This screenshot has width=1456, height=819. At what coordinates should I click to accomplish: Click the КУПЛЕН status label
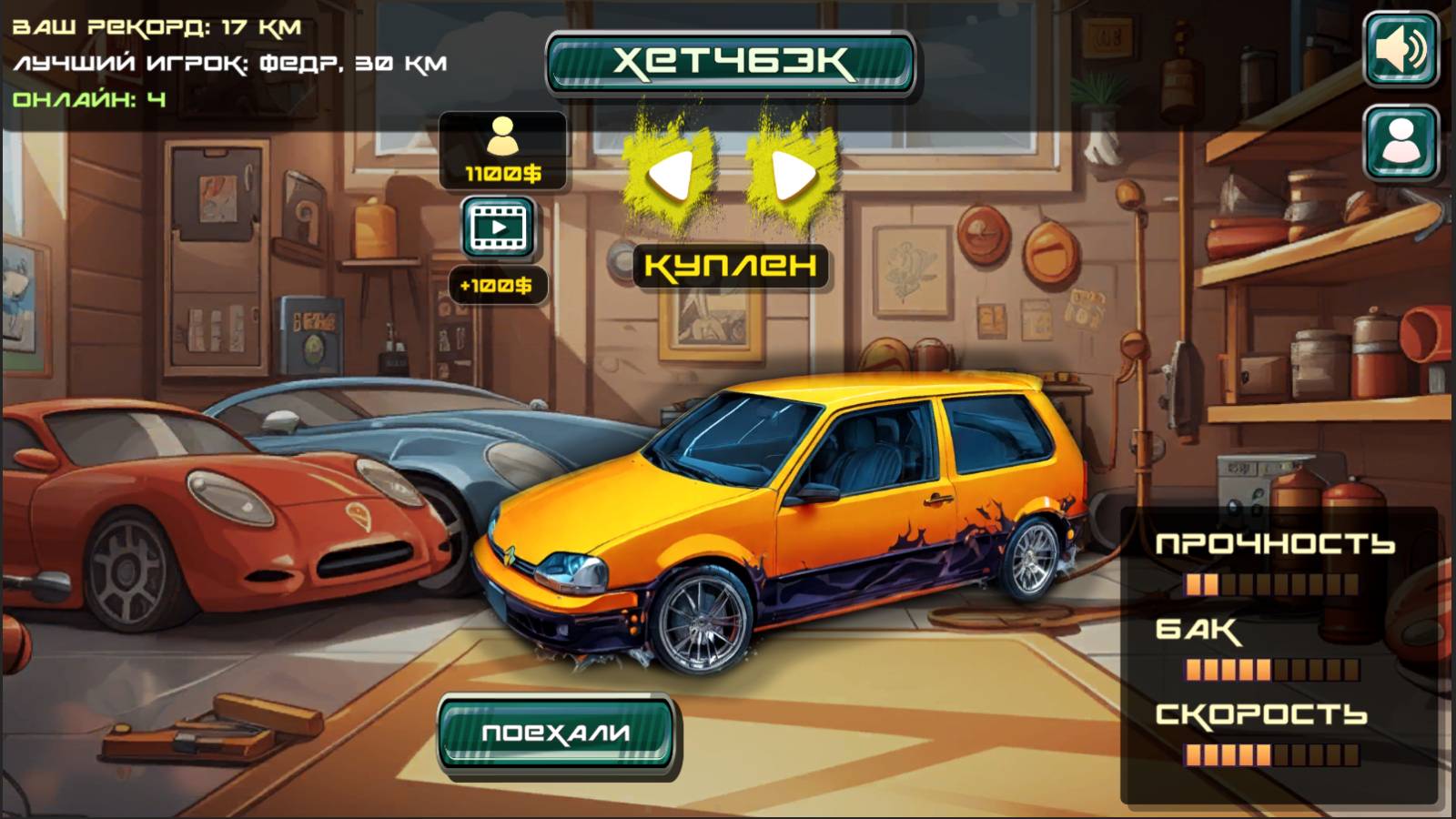tap(733, 268)
